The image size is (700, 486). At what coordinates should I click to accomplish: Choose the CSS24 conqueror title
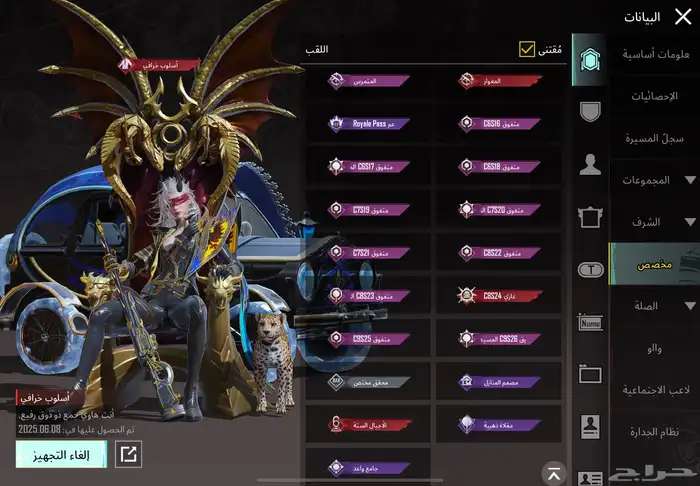pos(499,295)
